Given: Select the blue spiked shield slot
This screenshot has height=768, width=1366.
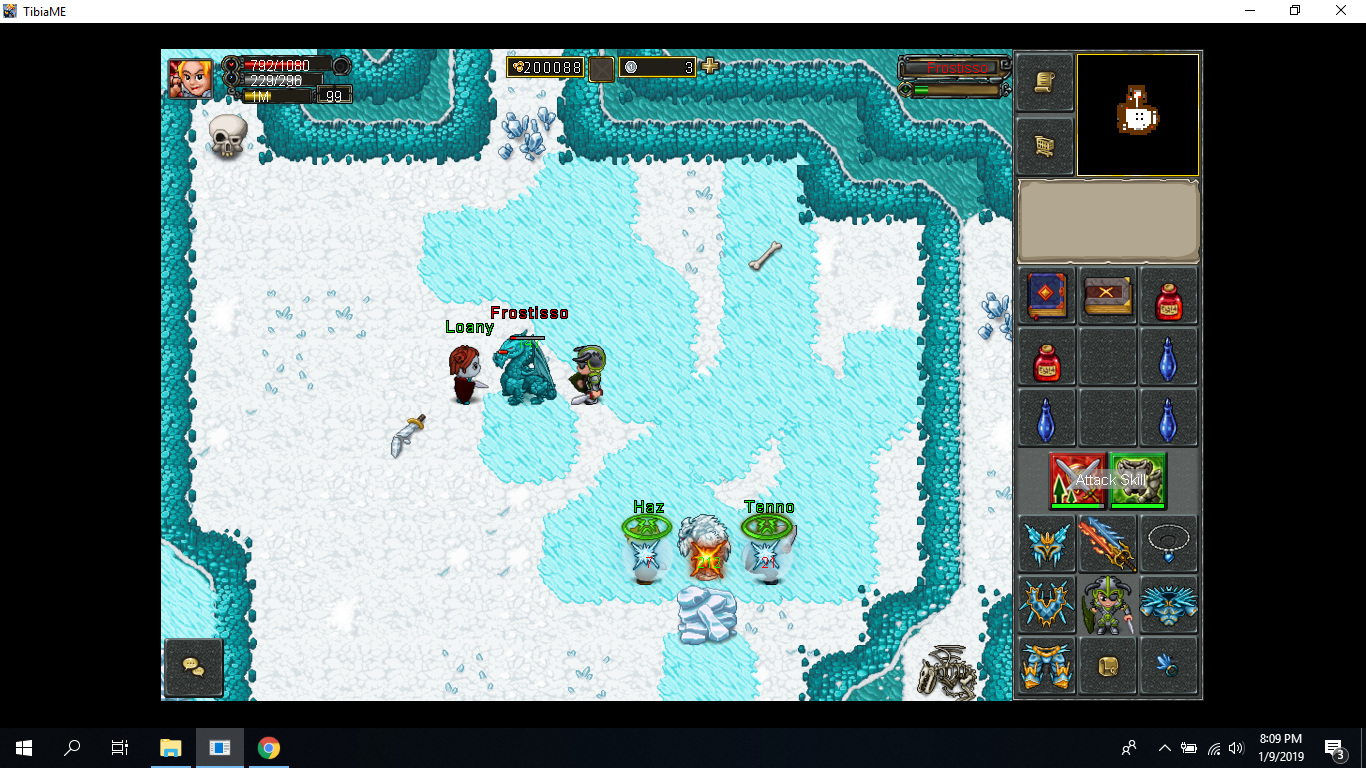Looking at the screenshot, I should pos(1168,605).
